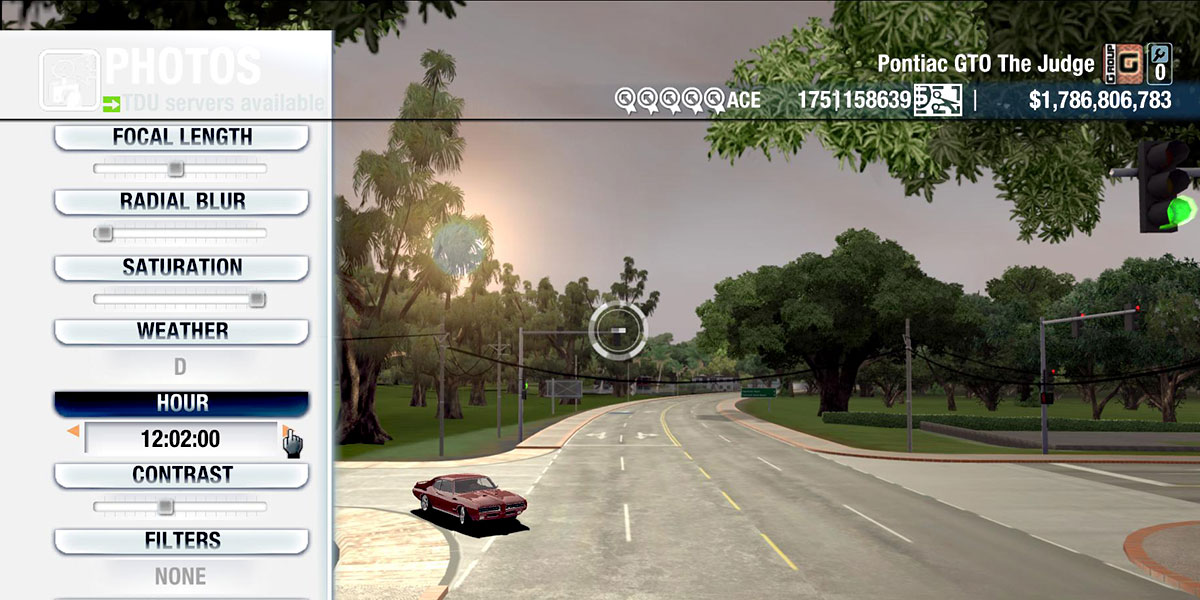This screenshot has height=600, width=1200.
Task: Increase the hour with the right arrow
Action: [x=285, y=432]
